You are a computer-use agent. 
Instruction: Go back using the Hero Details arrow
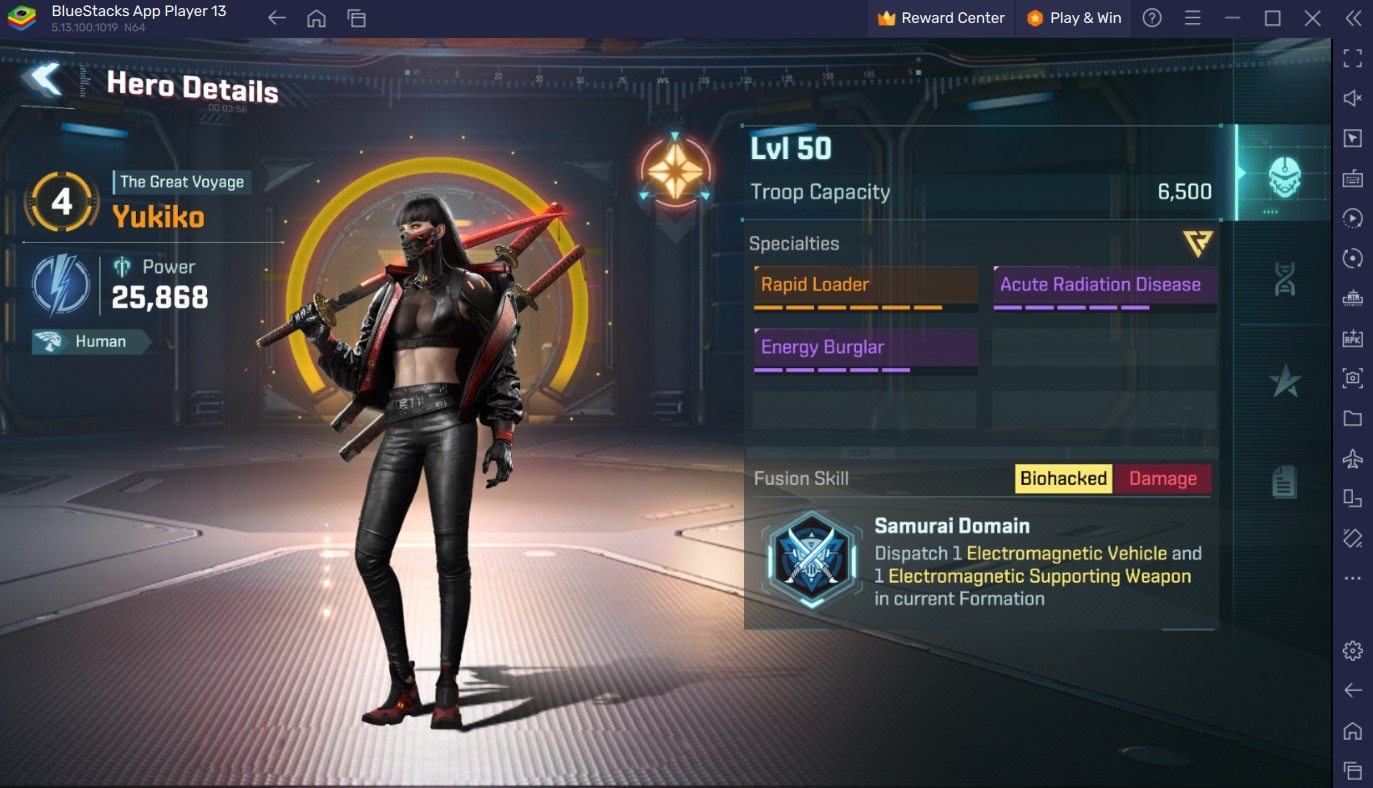point(44,81)
